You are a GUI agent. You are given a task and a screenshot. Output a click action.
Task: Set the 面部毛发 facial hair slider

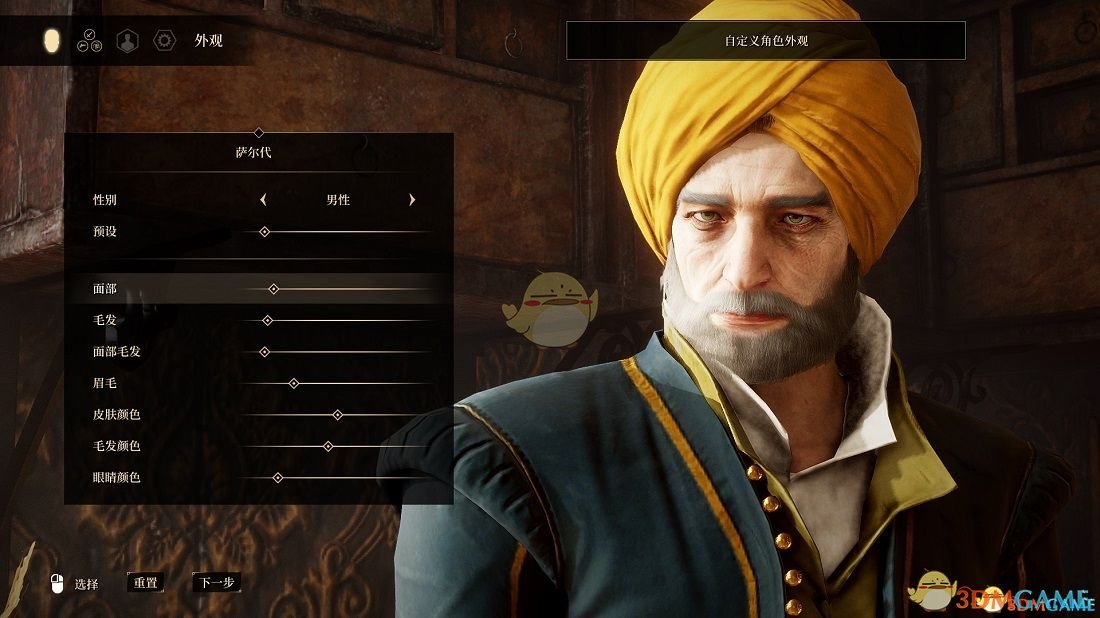tap(265, 352)
